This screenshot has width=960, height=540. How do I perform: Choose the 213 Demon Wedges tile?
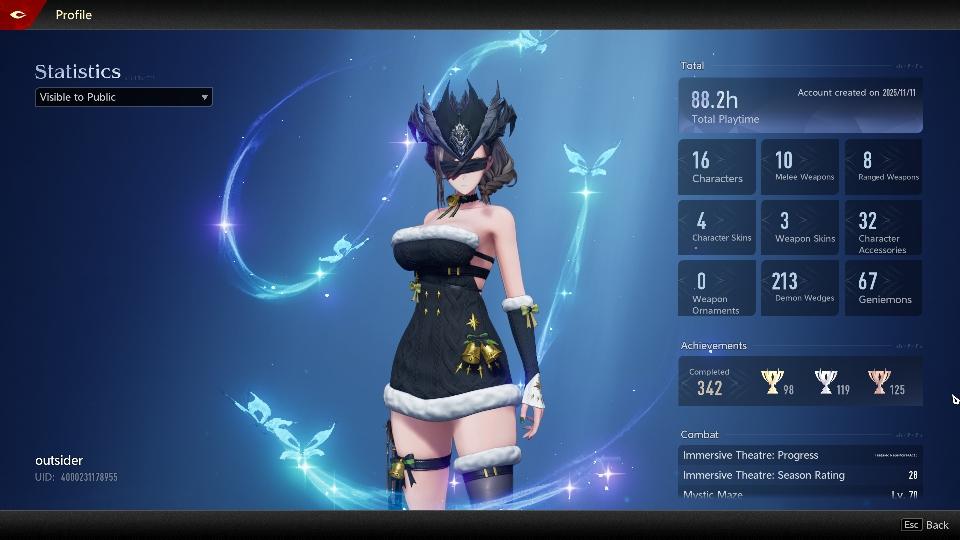point(800,289)
